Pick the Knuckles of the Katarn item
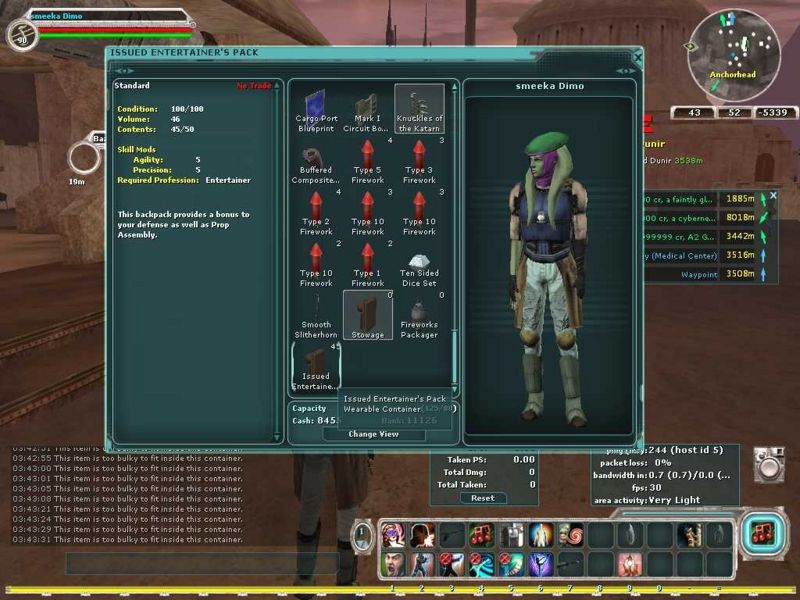 click(x=419, y=107)
